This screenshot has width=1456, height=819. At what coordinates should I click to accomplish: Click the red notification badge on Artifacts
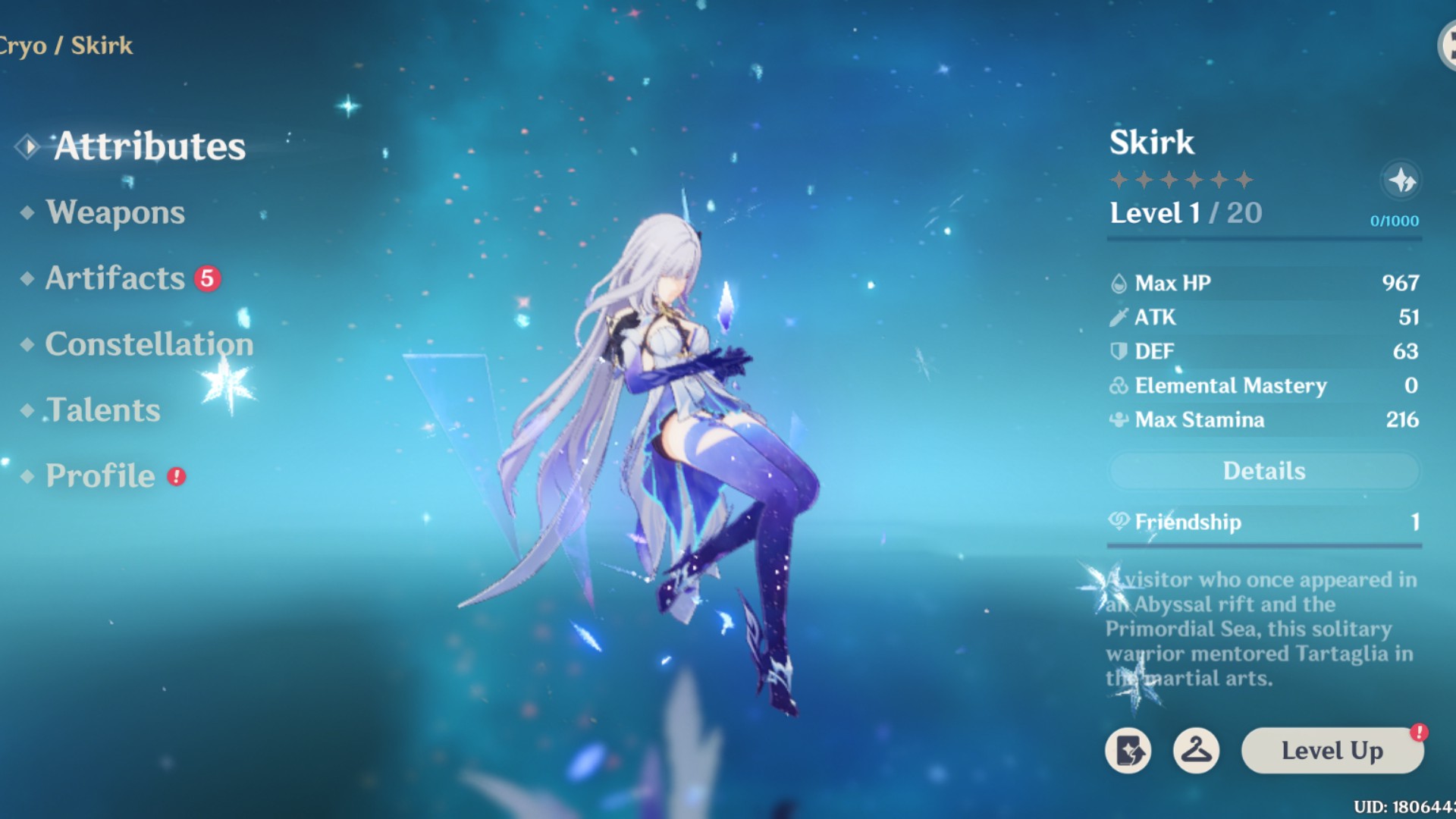coord(206,278)
